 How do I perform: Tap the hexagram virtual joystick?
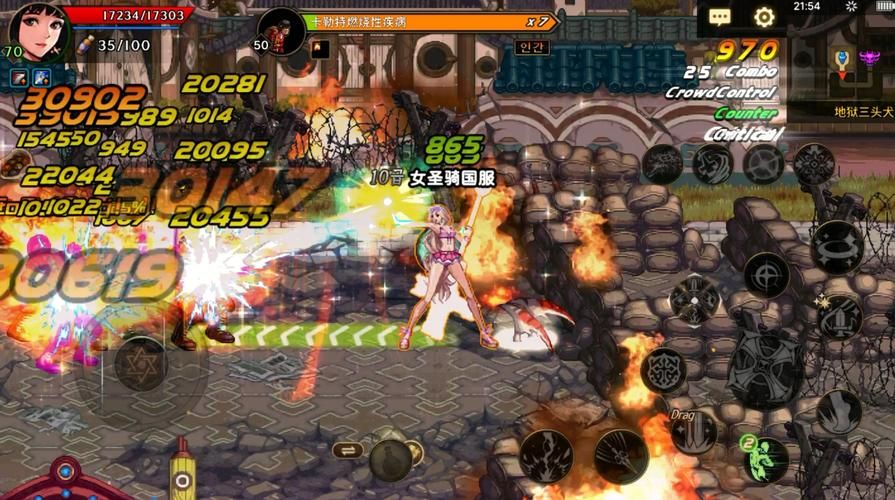[x=140, y=364]
